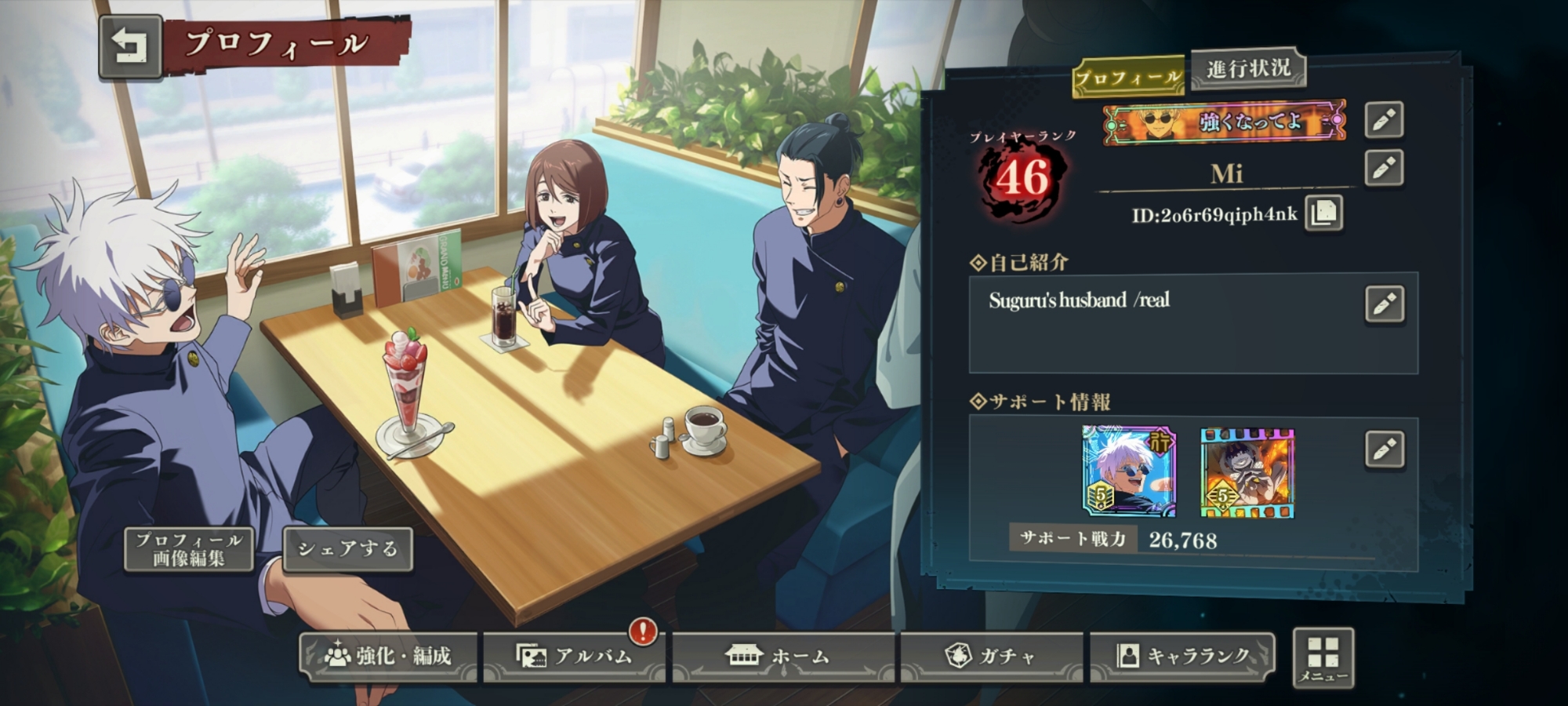
Task: Switch to the プロフィール tab
Action: tap(1127, 78)
